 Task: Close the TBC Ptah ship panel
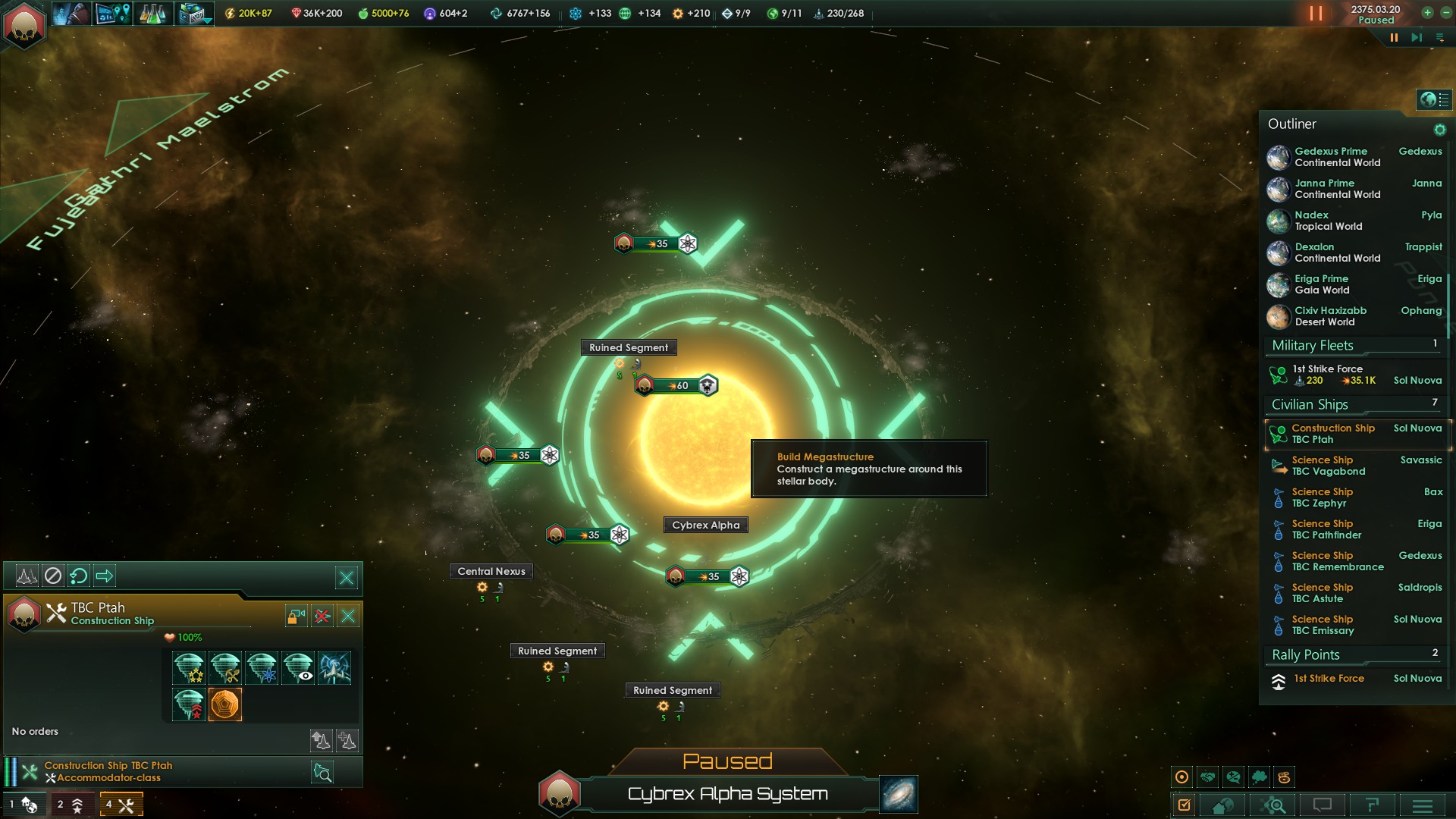pyautogui.click(x=348, y=616)
